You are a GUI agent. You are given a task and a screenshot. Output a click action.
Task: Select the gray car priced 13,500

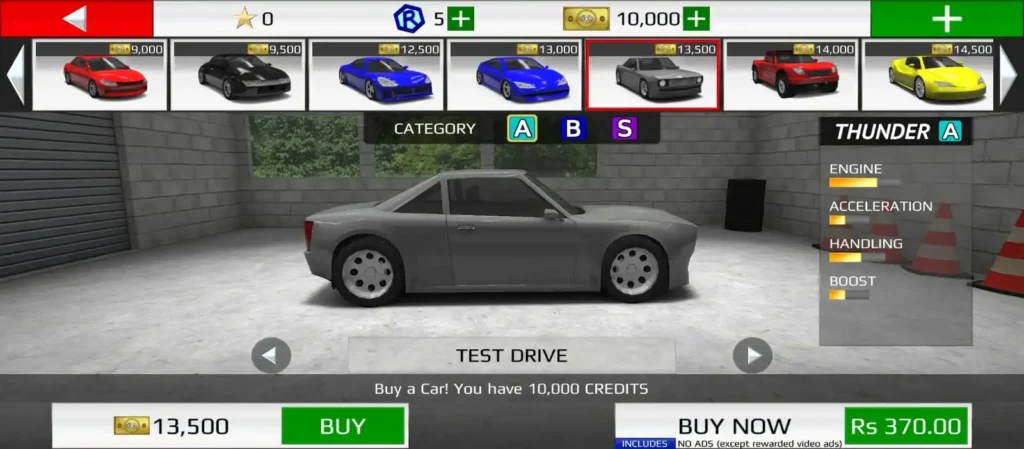click(x=652, y=75)
